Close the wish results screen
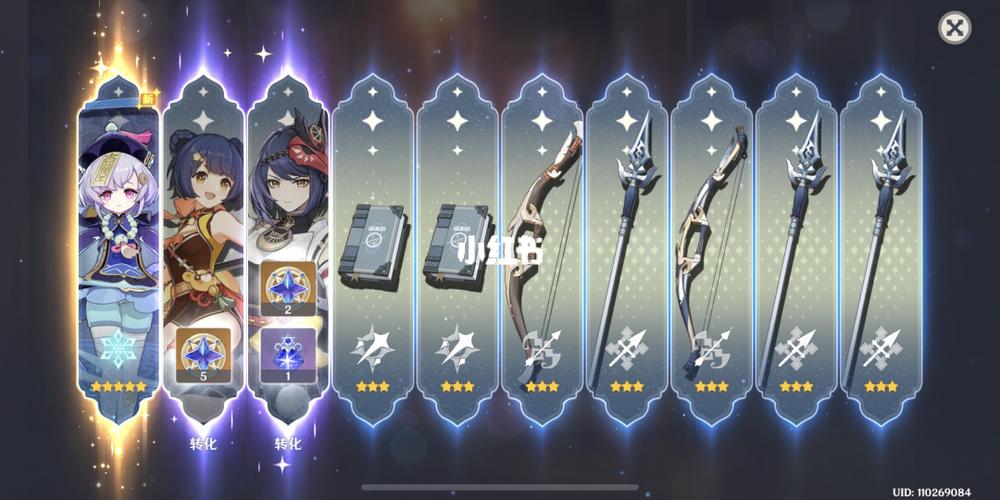The height and width of the screenshot is (500, 1000). [955, 28]
